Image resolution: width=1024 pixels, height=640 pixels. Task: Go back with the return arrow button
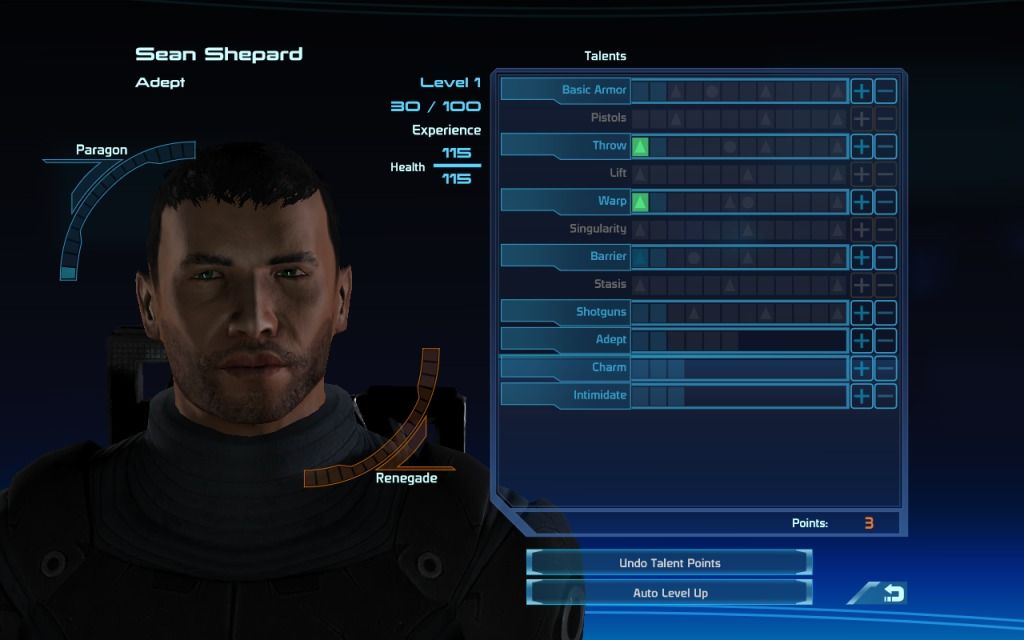(891, 594)
